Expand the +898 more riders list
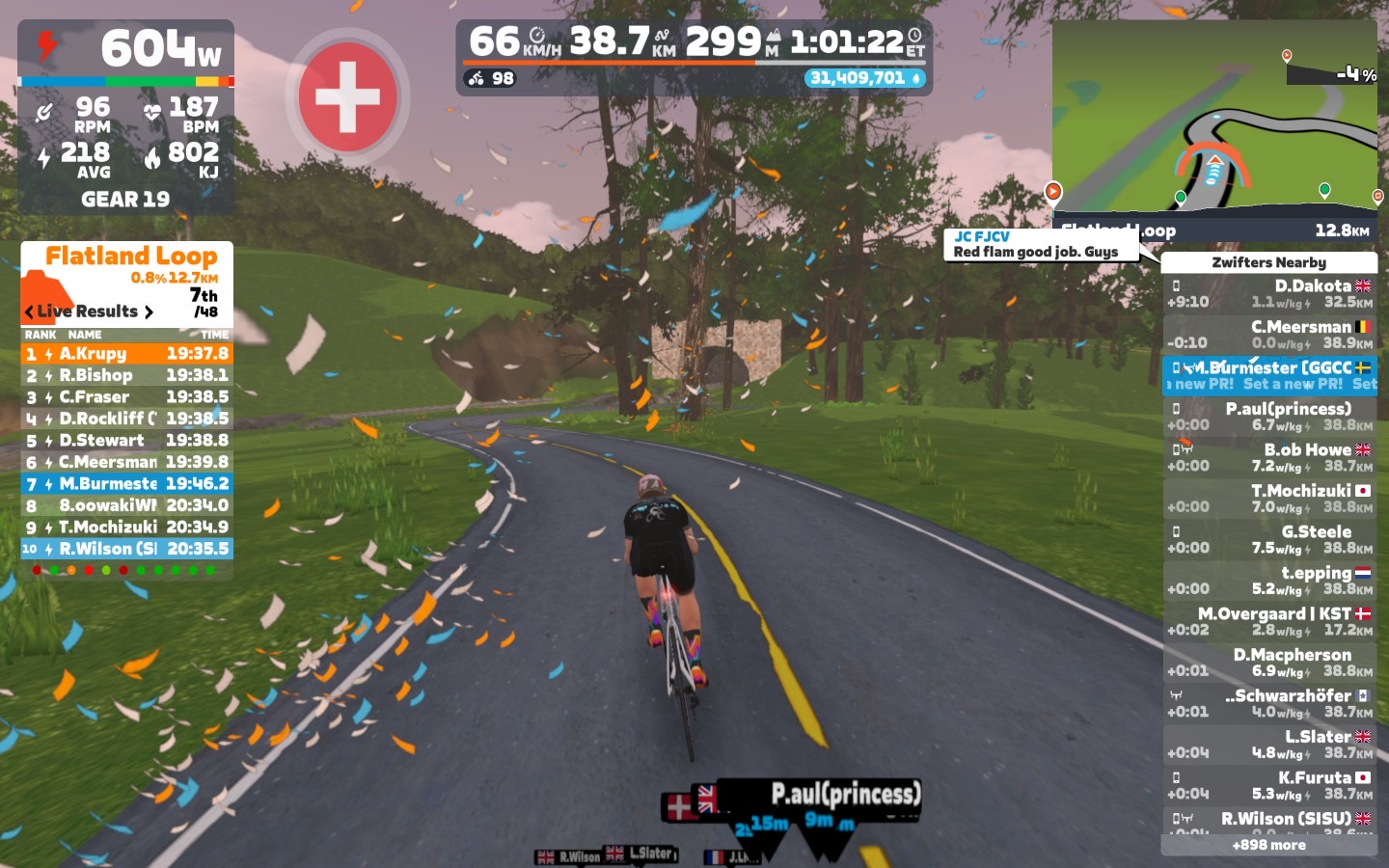 [x=1268, y=845]
